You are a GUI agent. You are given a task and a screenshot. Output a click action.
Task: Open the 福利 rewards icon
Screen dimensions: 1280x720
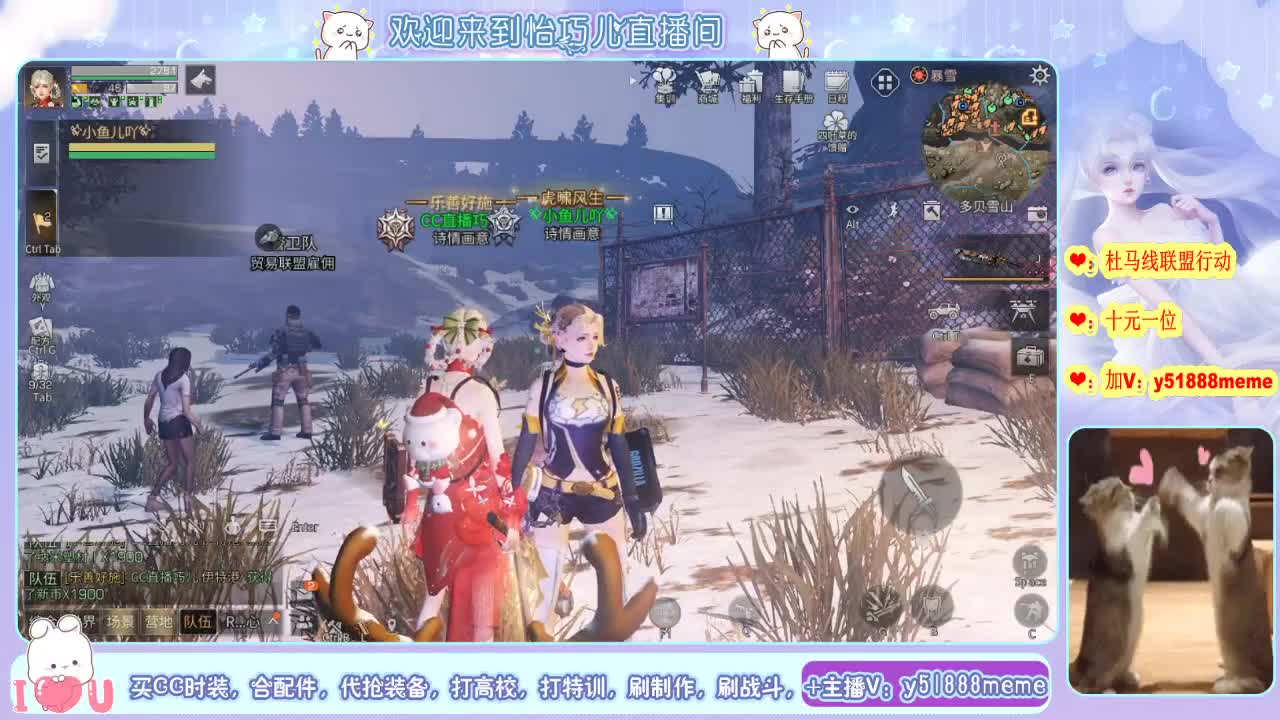pyautogui.click(x=752, y=82)
